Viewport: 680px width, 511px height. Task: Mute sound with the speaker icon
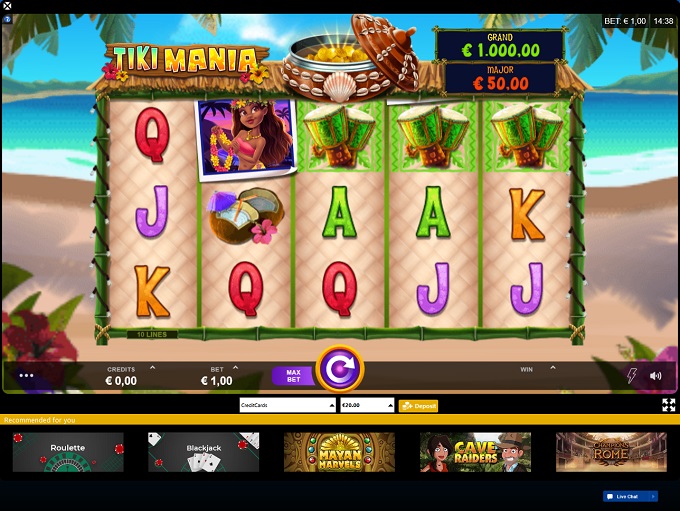point(655,376)
